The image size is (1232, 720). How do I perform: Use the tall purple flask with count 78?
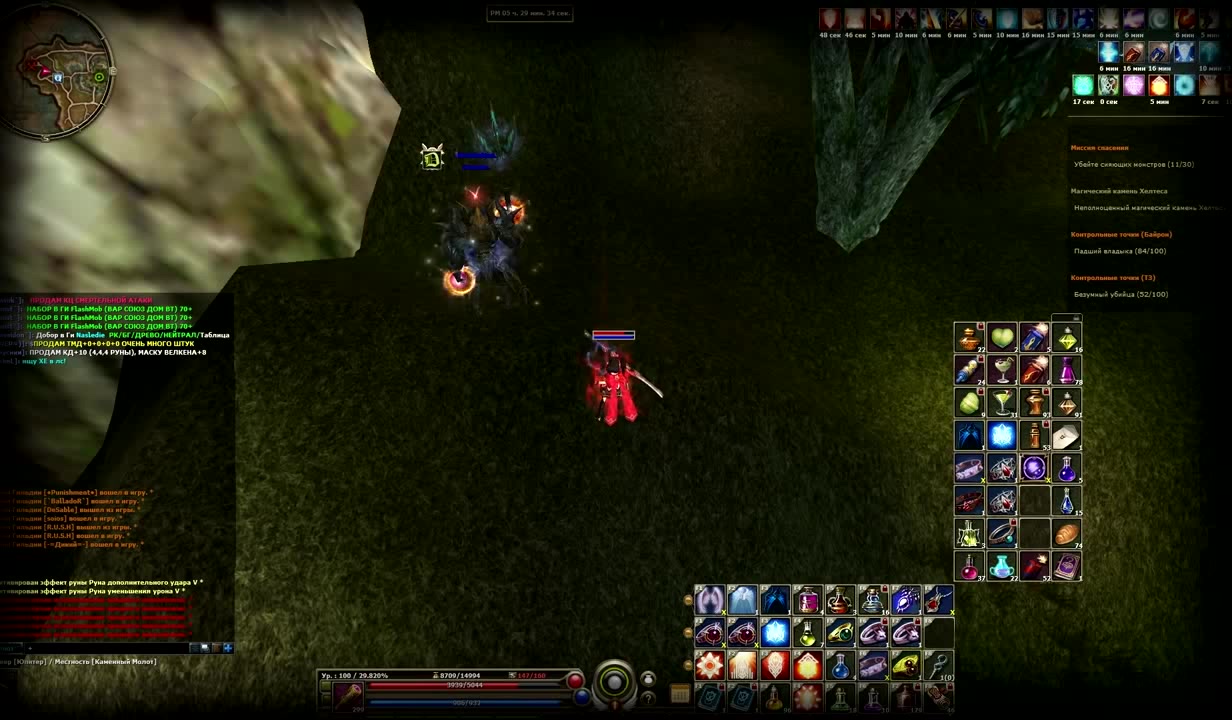click(1066, 370)
